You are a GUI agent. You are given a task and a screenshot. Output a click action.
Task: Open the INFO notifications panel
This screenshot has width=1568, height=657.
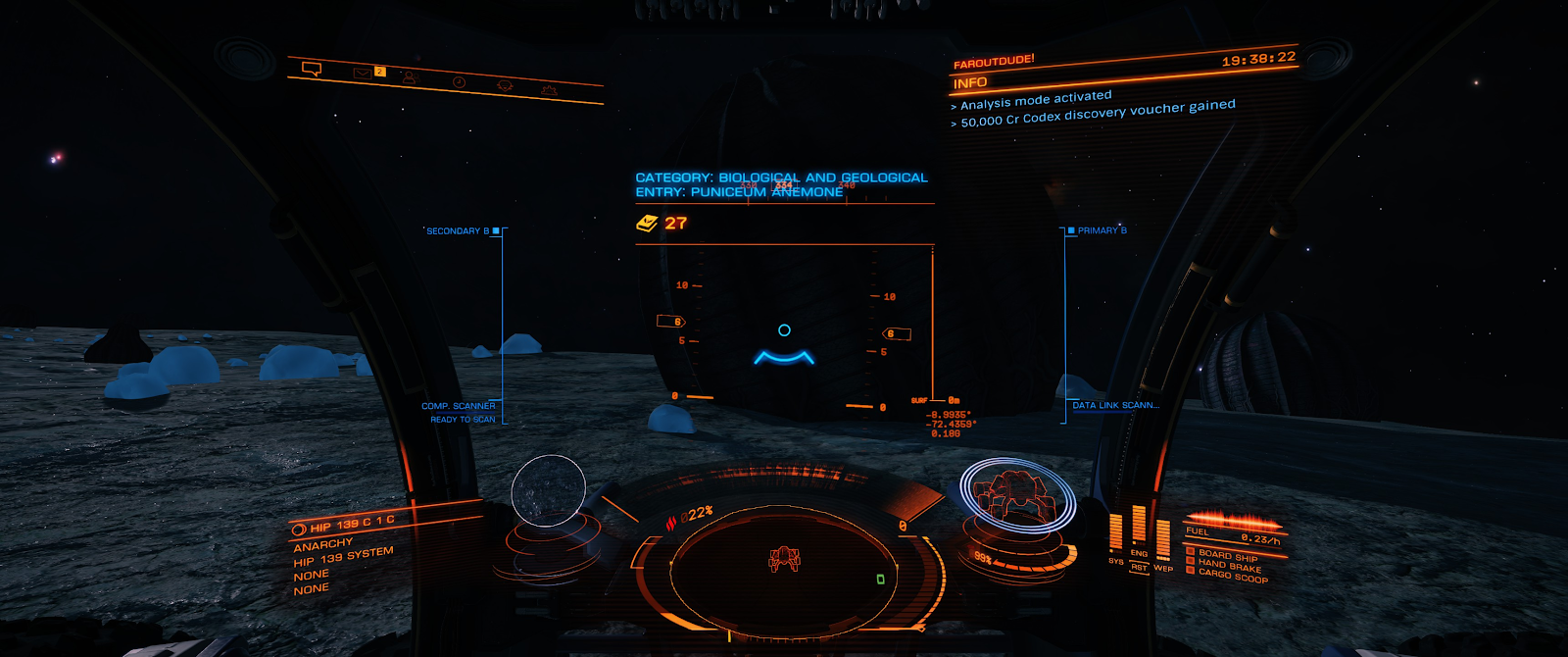point(971,83)
